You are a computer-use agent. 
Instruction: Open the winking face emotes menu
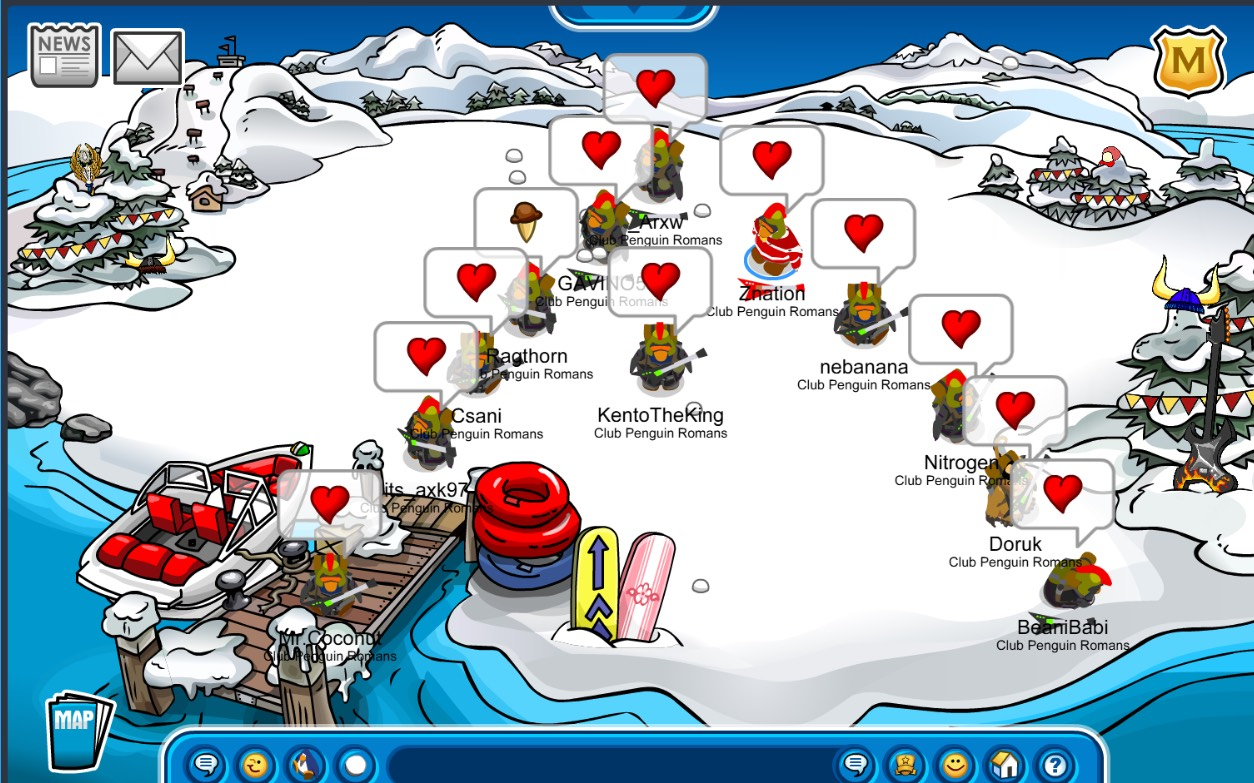click(x=257, y=765)
